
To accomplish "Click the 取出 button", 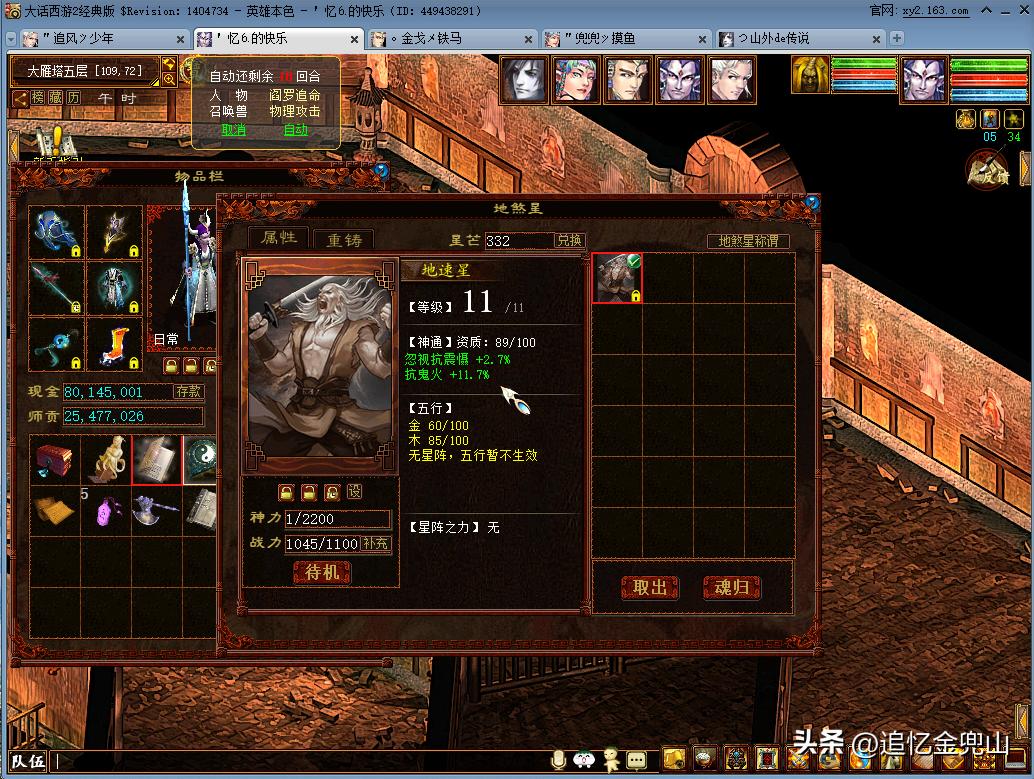I will [x=650, y=587].
